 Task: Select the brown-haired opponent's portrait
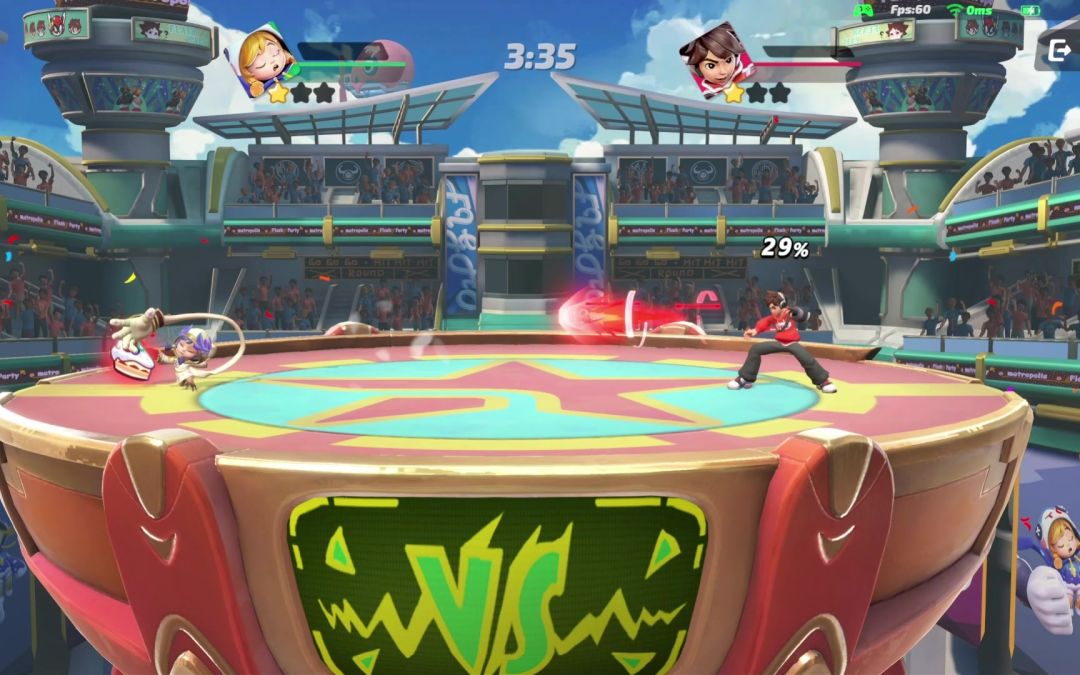714,57
